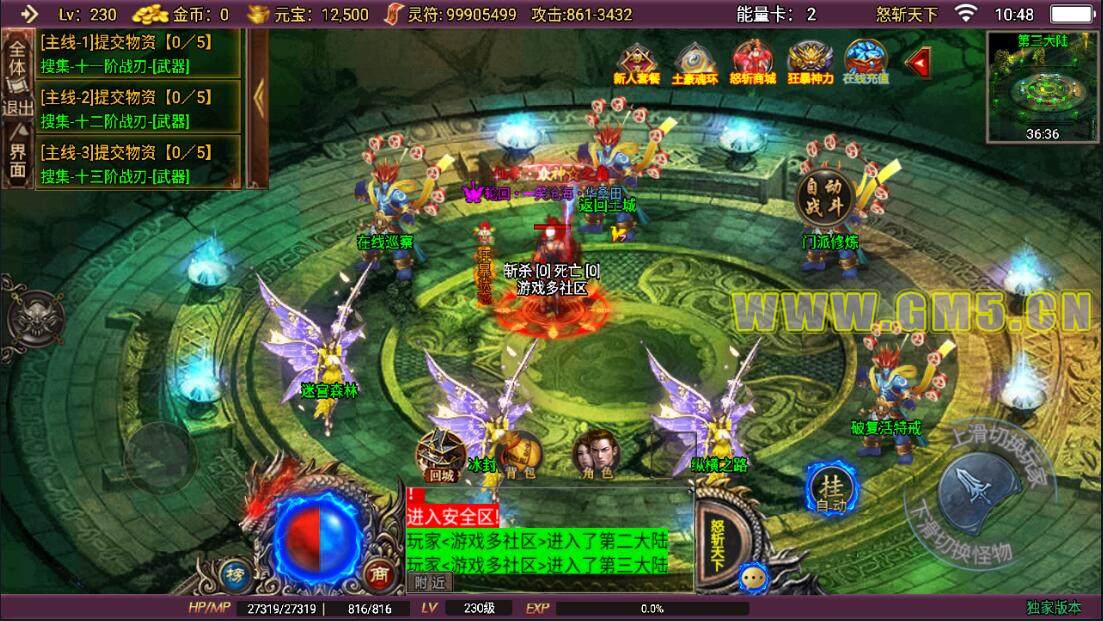Image resolution: width=1103 pixels, height=621 pixels.
Task: Collapse the top icon row with the red arrow
Action: [x=917, y=62]
